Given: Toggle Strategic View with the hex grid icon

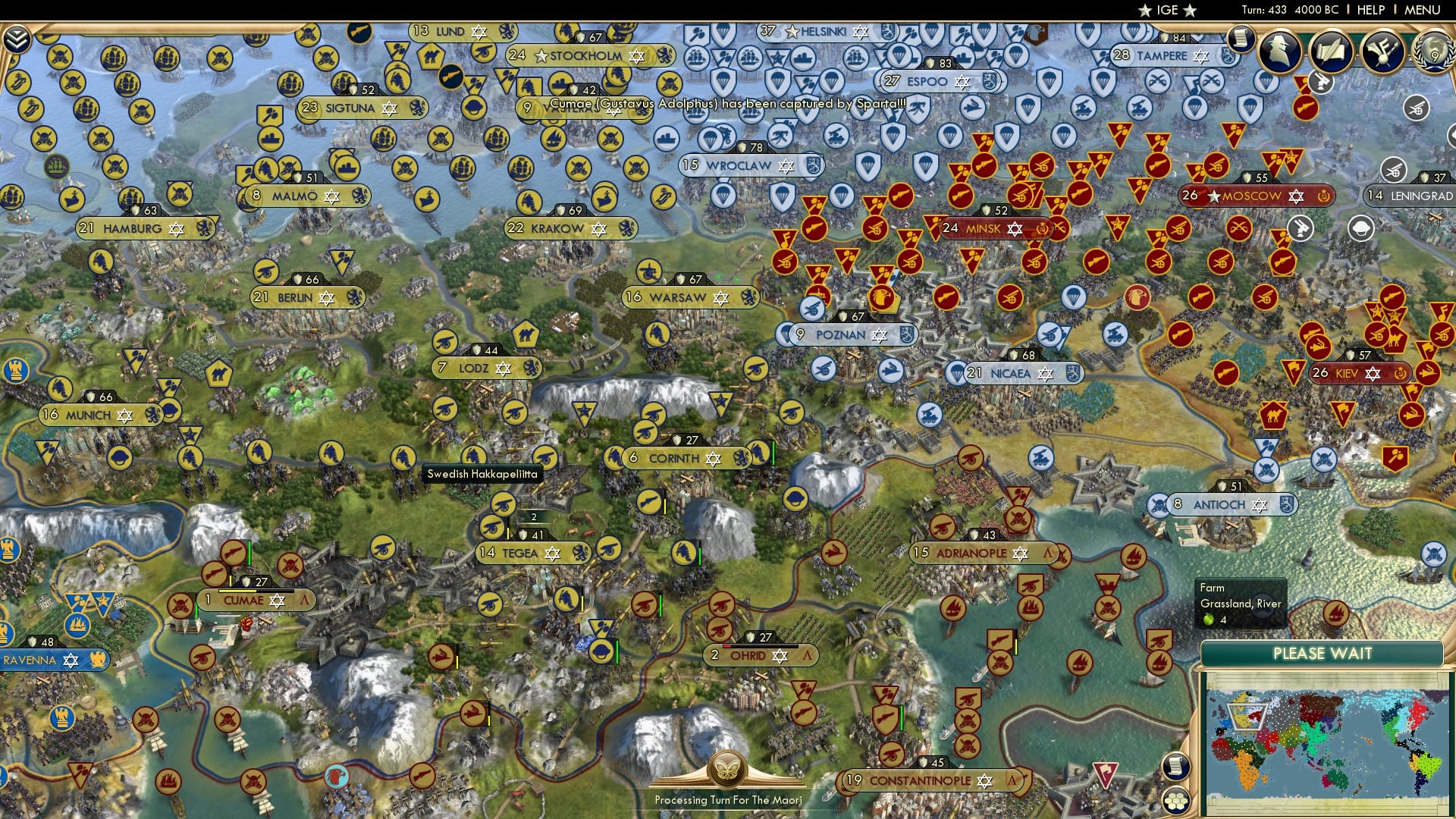Looking at the screenshot, I should pyautogui.click(x=1176, y=800).
